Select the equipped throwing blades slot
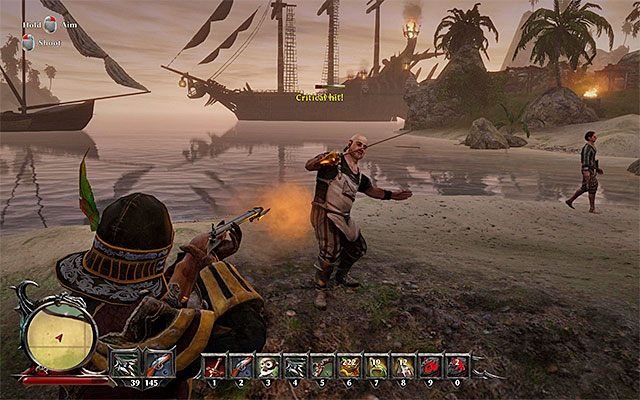 pos(126,363)
